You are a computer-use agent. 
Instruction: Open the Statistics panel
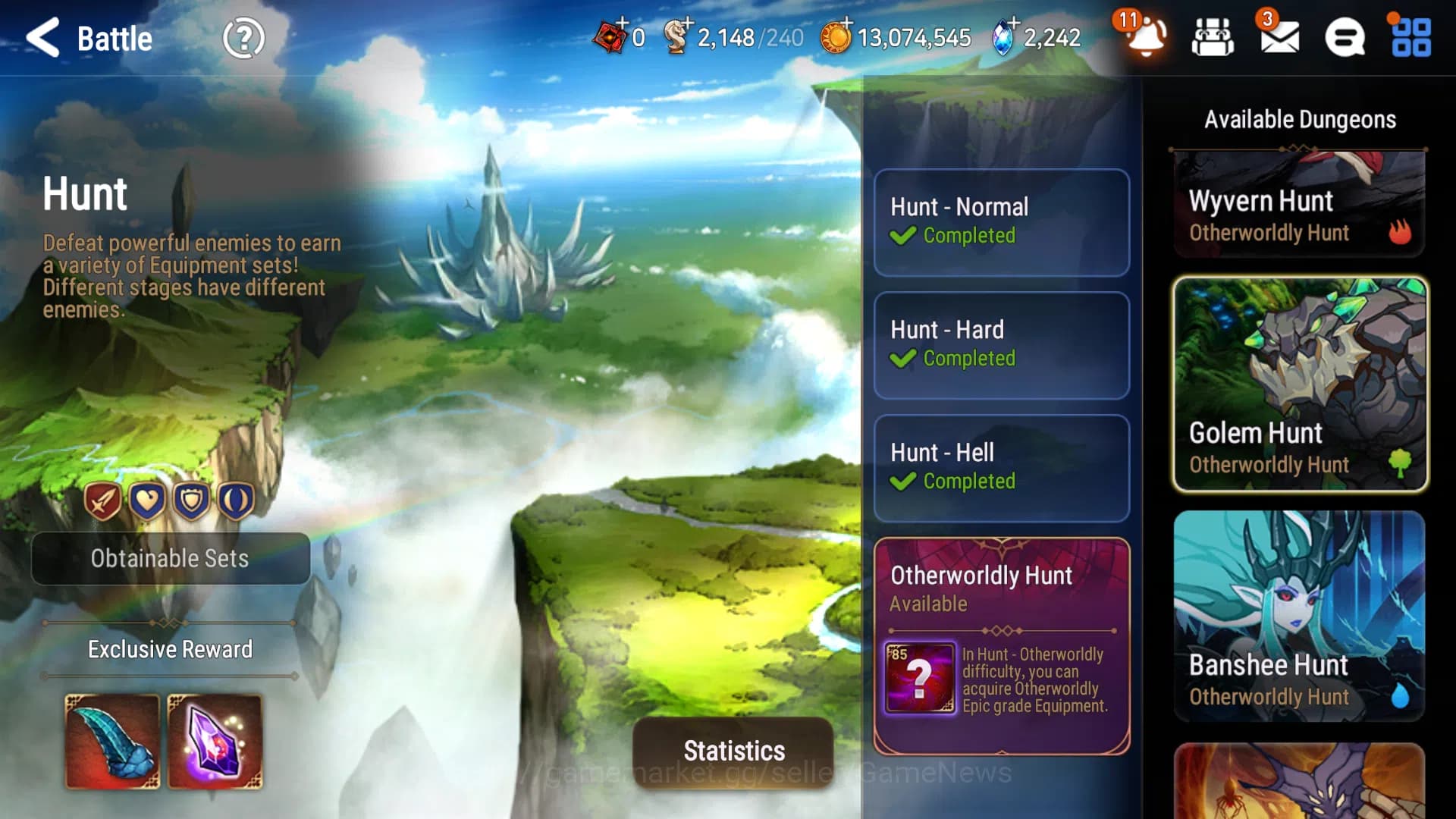click(x=733, y=752)
